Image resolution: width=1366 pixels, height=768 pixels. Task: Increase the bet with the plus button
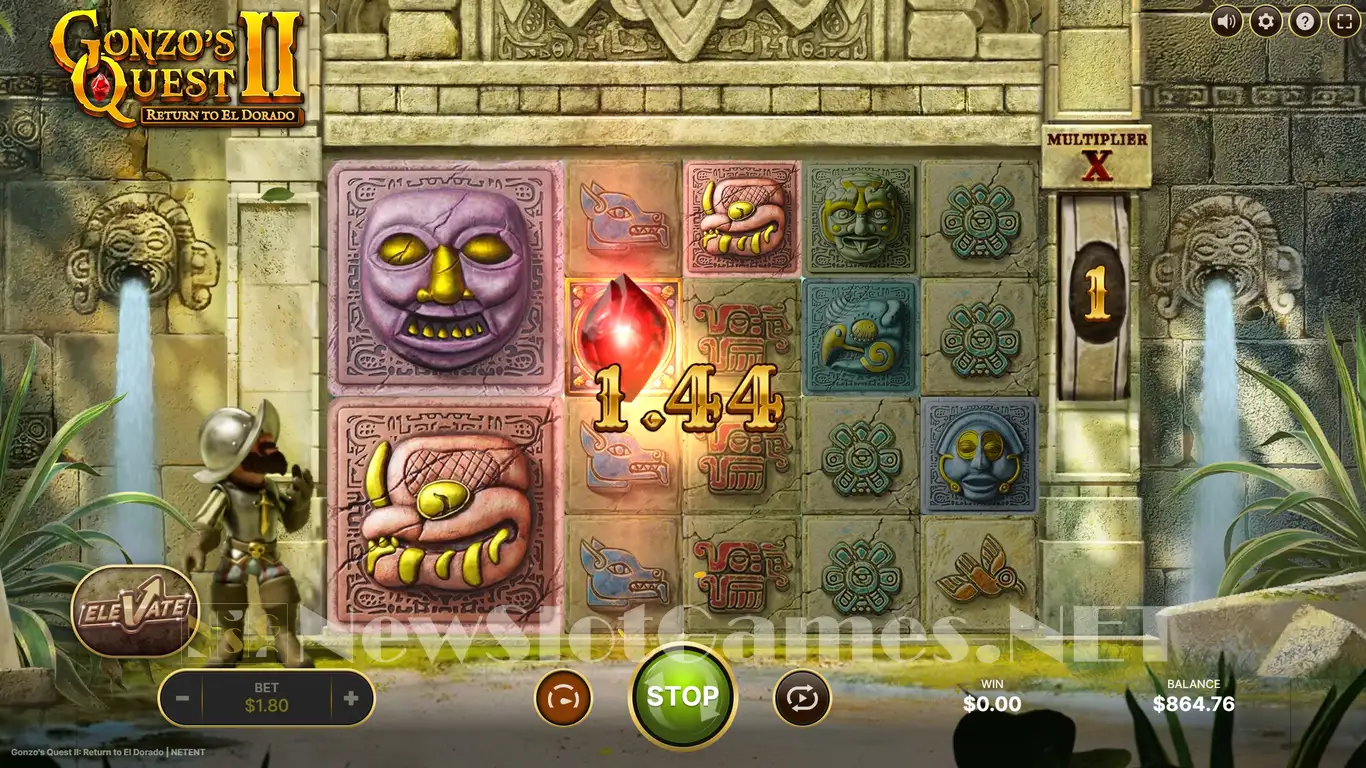point(351,698)
